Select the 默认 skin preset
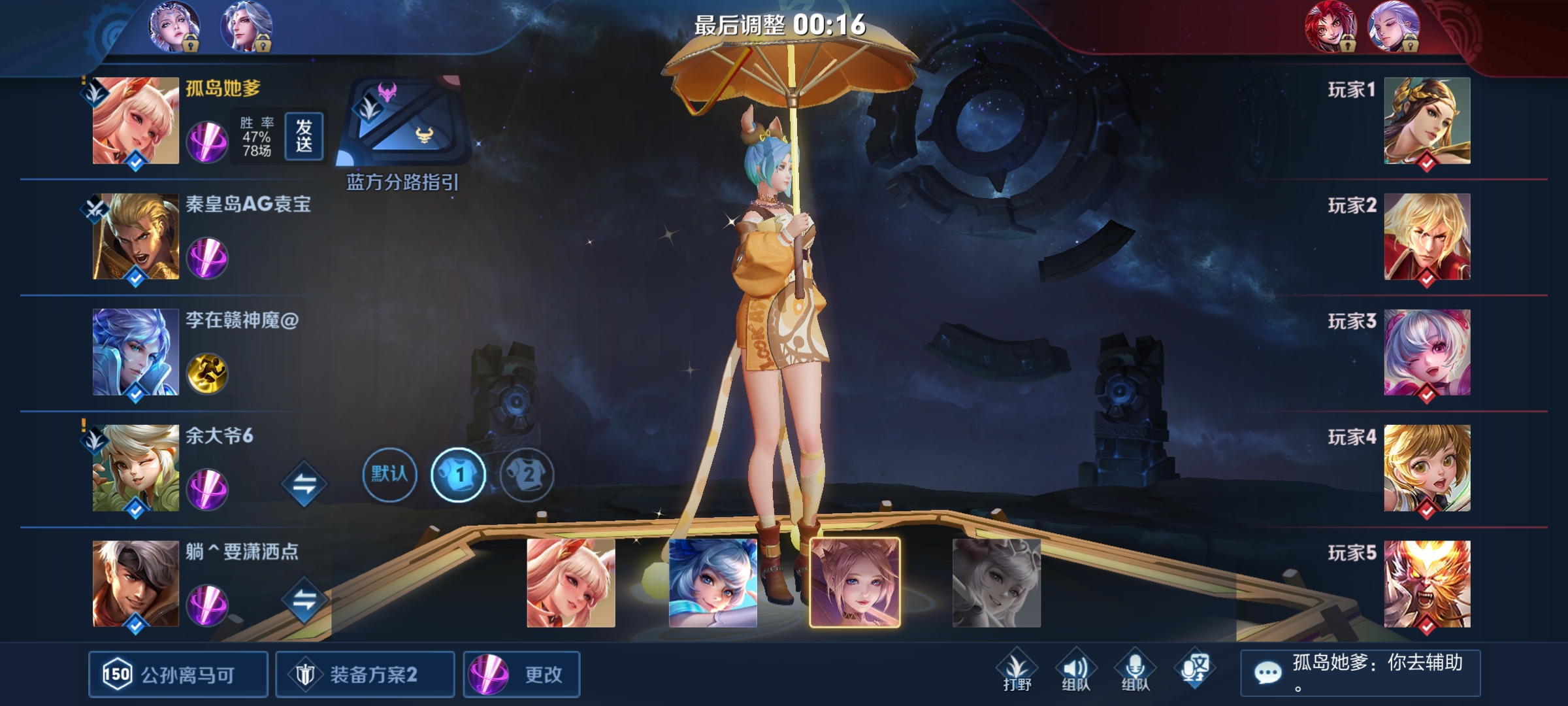This screenshot has width=1568, height=706. point(389,474)
